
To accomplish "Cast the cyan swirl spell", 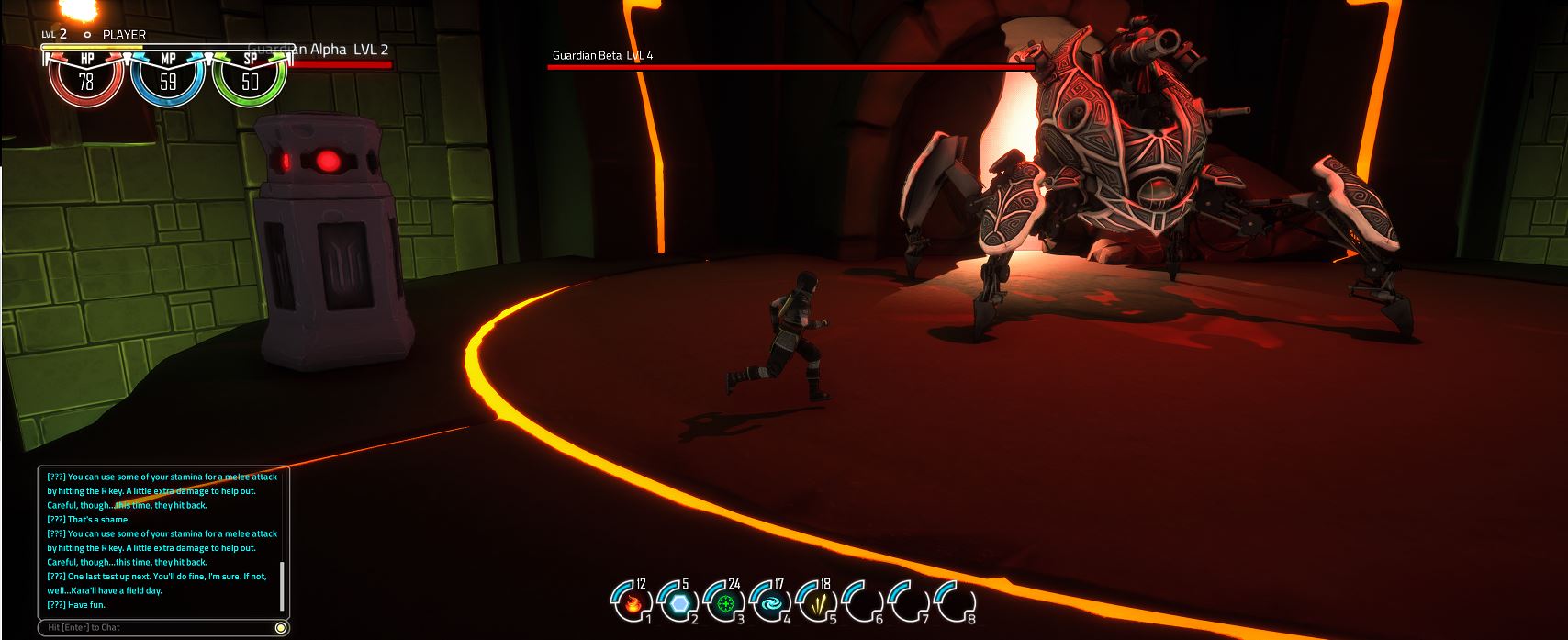I will point(772,603).
